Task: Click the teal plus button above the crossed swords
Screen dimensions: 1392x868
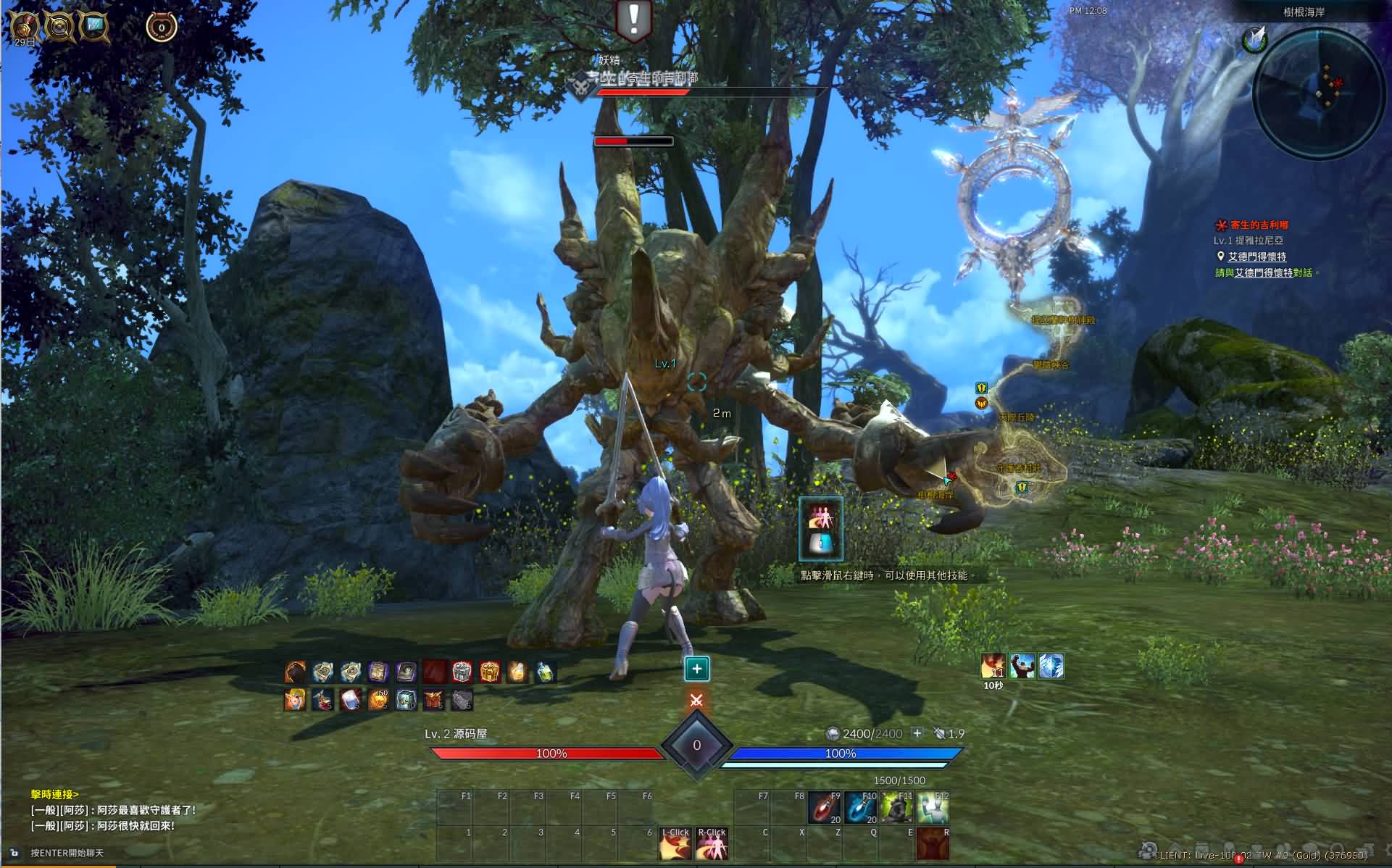Action: pos(696,669)
